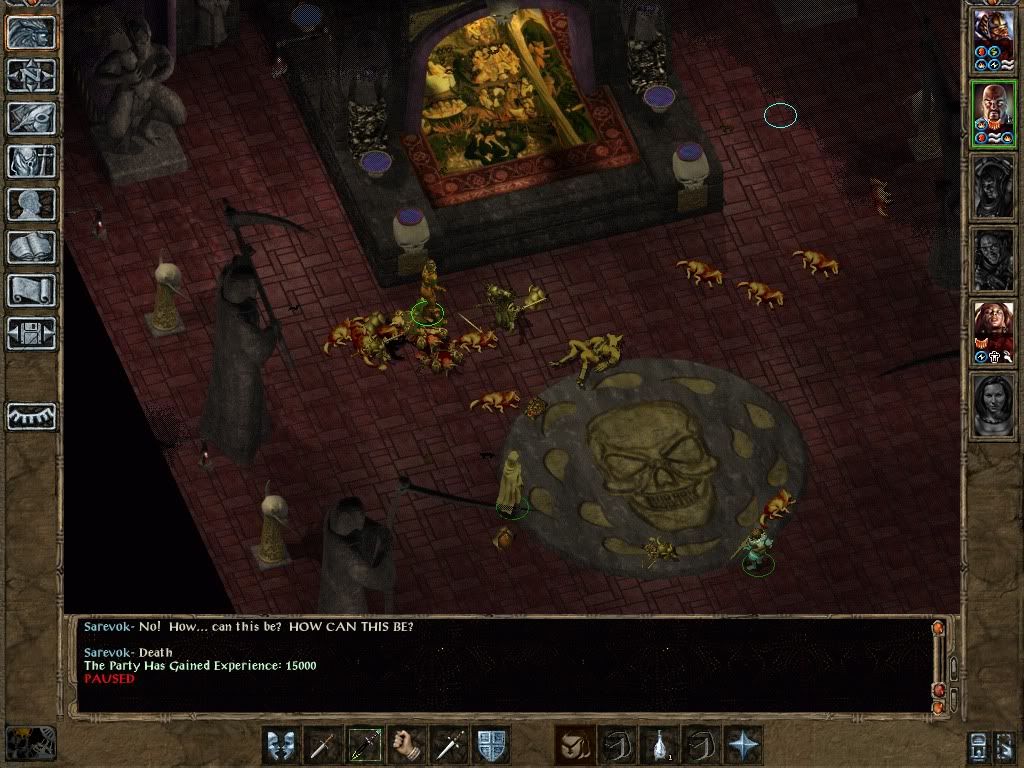
Task: Open special abilities star icon
Action: pos(743,745)
